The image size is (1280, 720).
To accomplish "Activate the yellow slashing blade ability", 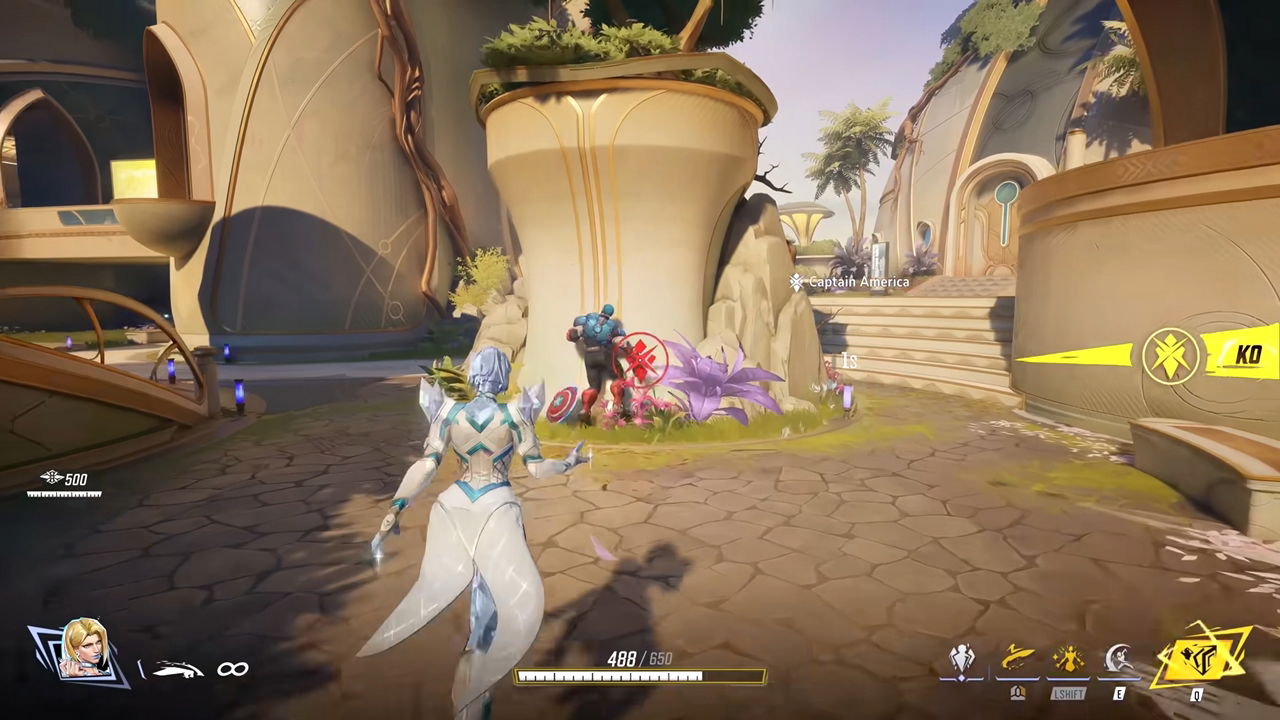I will click(1015, 660).
